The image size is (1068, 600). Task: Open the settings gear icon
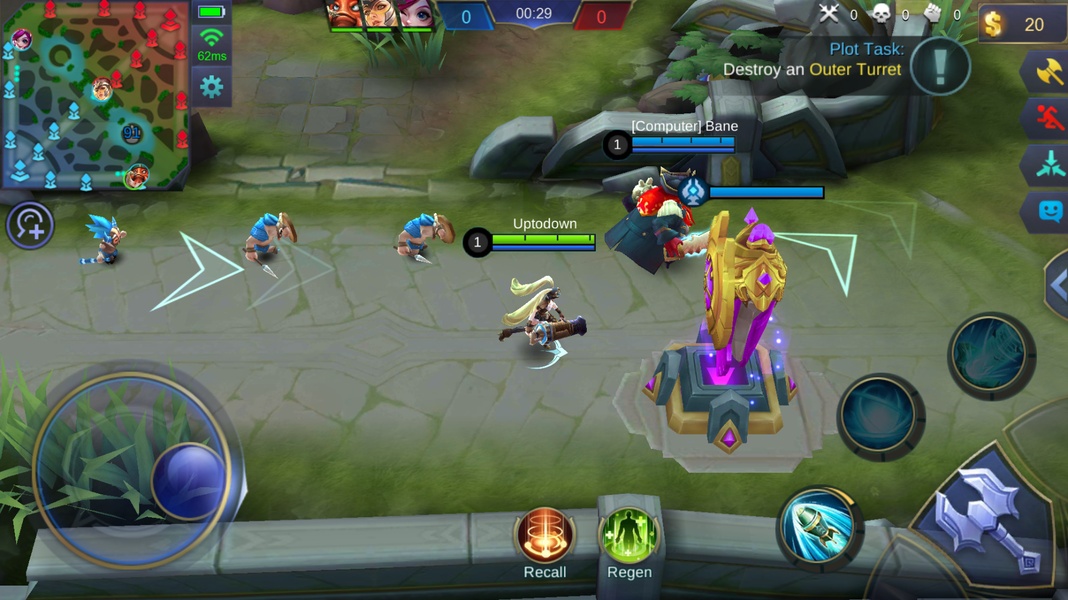tap(211, 87)
